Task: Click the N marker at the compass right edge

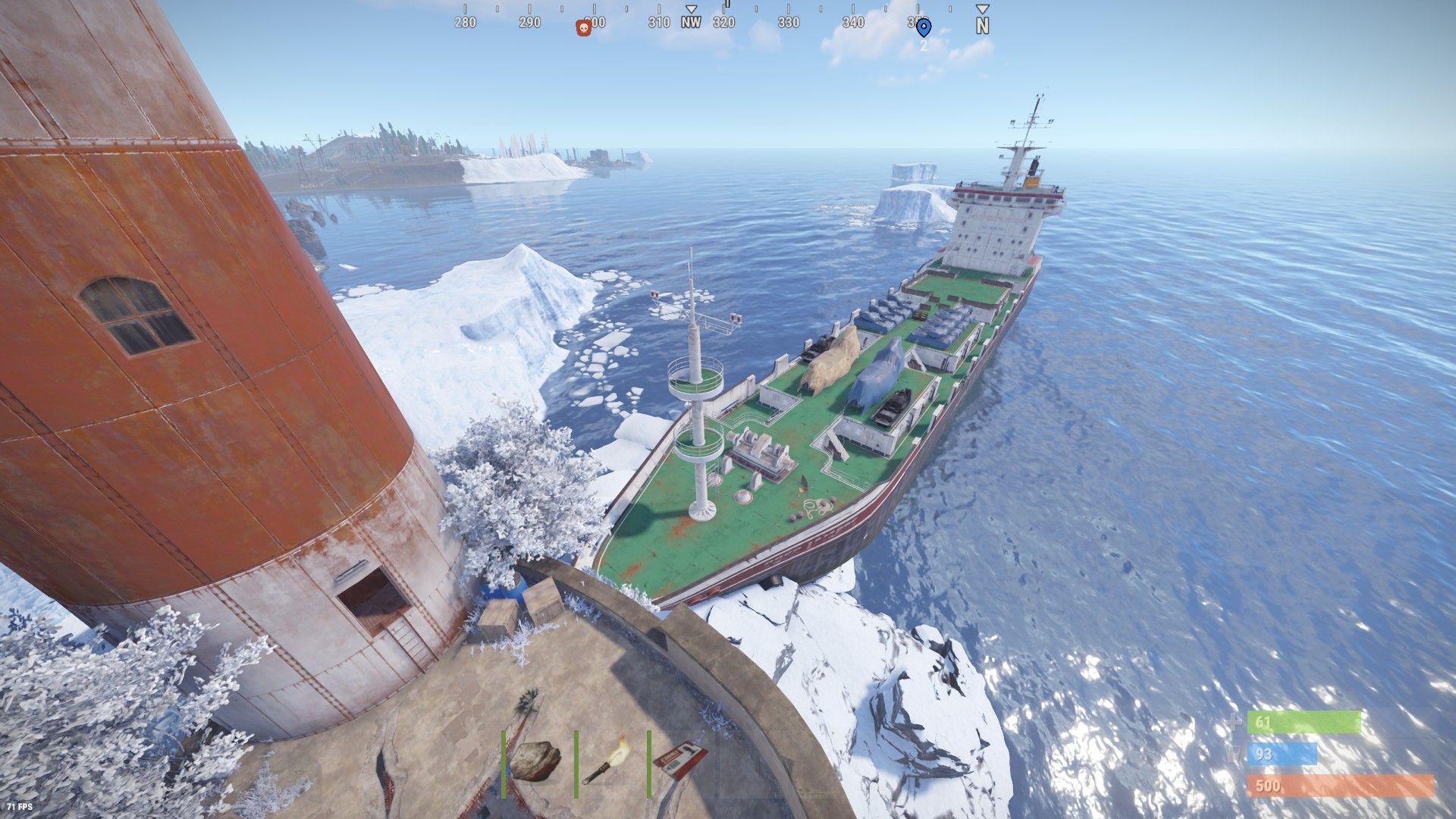Action: point(984,24)
